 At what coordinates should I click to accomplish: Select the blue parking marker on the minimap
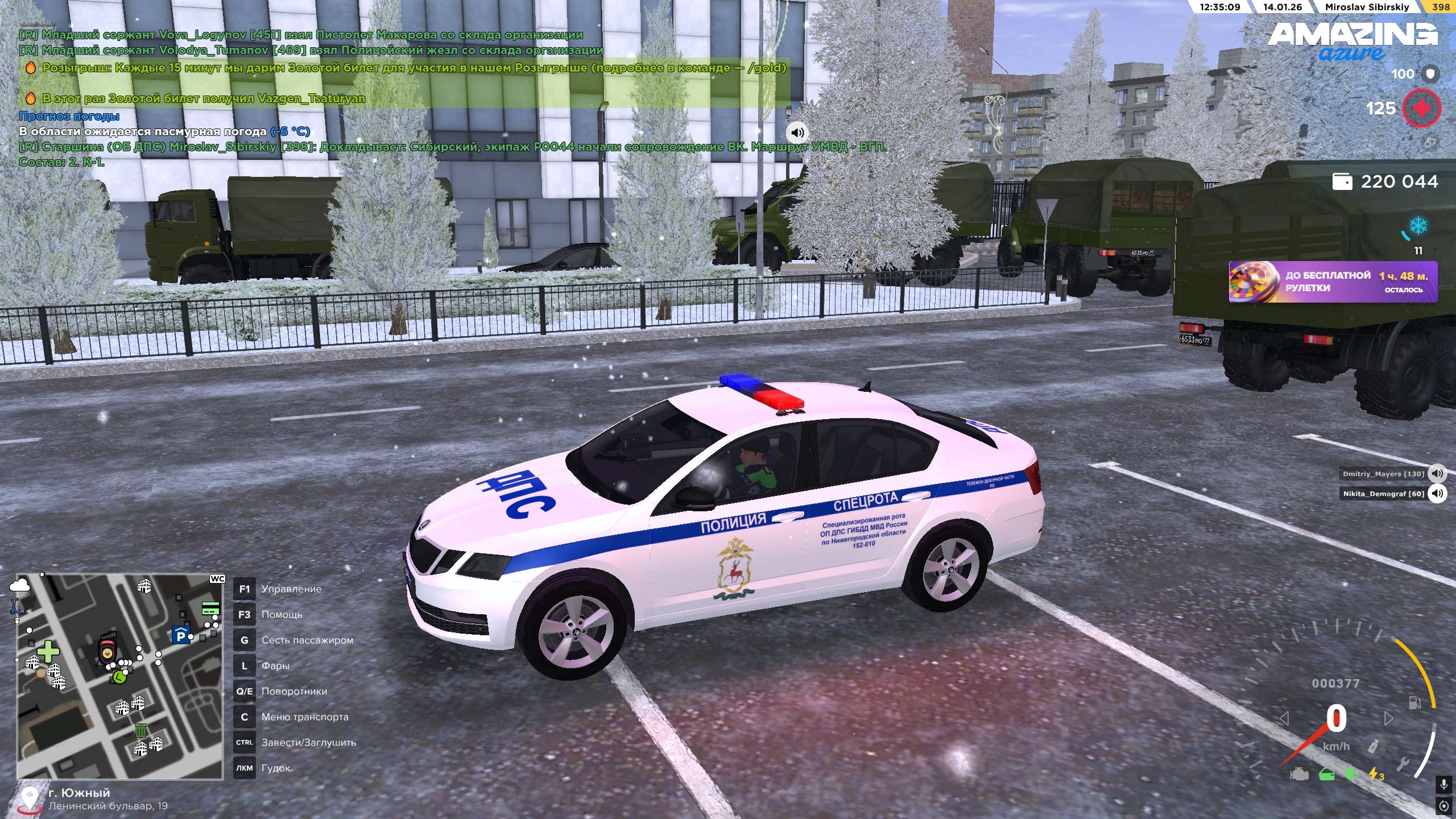coord(181,635)
